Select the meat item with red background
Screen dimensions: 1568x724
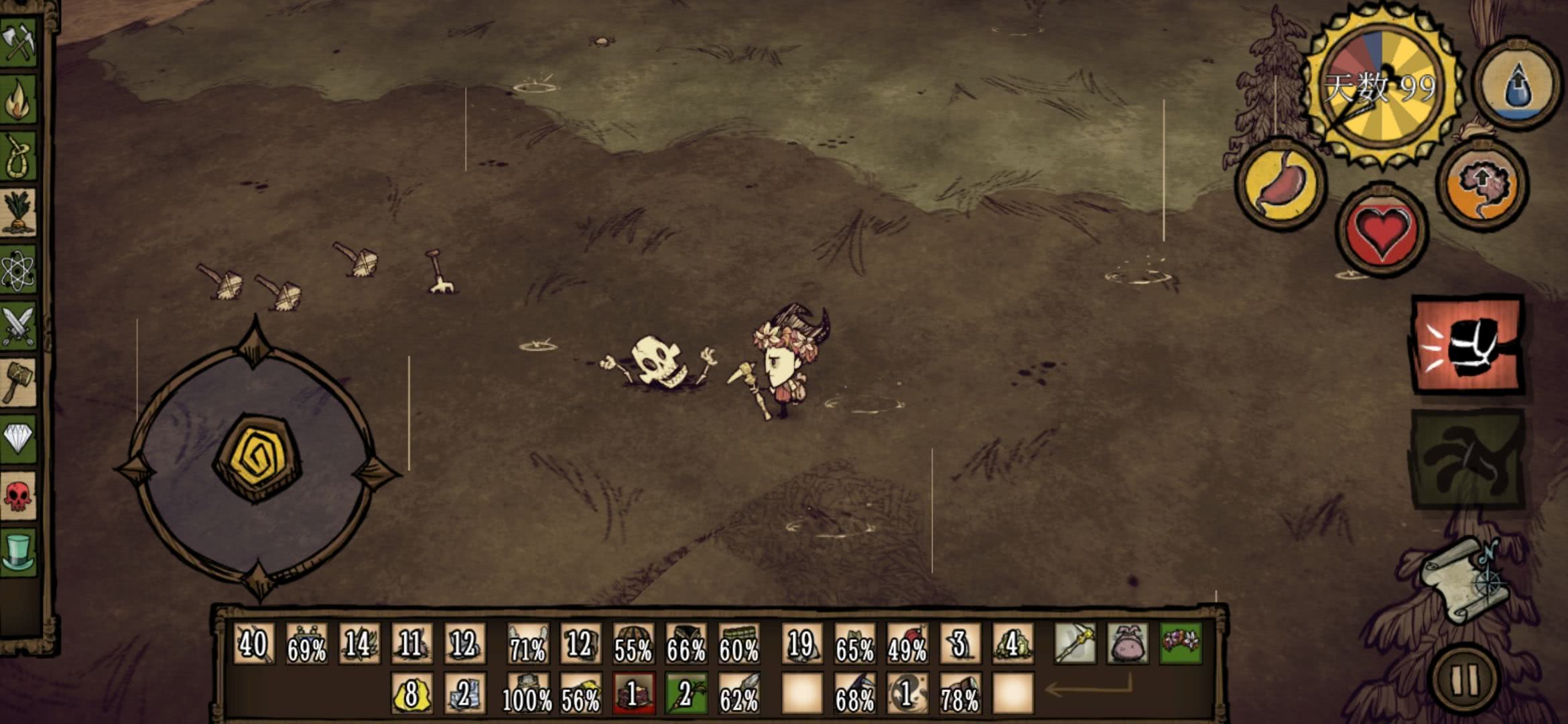[633, 694]
